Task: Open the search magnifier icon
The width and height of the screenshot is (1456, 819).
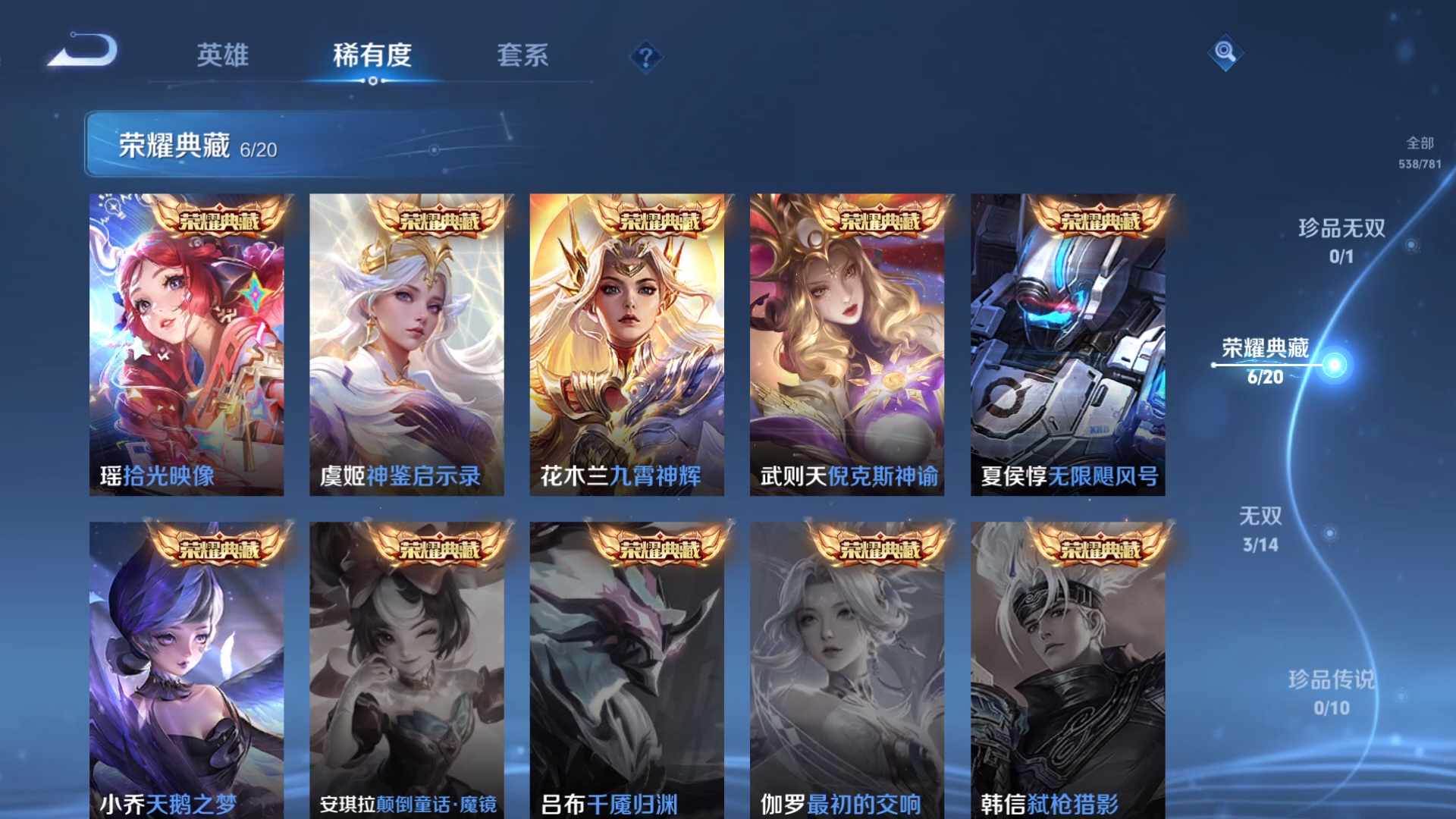Action: [1225, 52]
